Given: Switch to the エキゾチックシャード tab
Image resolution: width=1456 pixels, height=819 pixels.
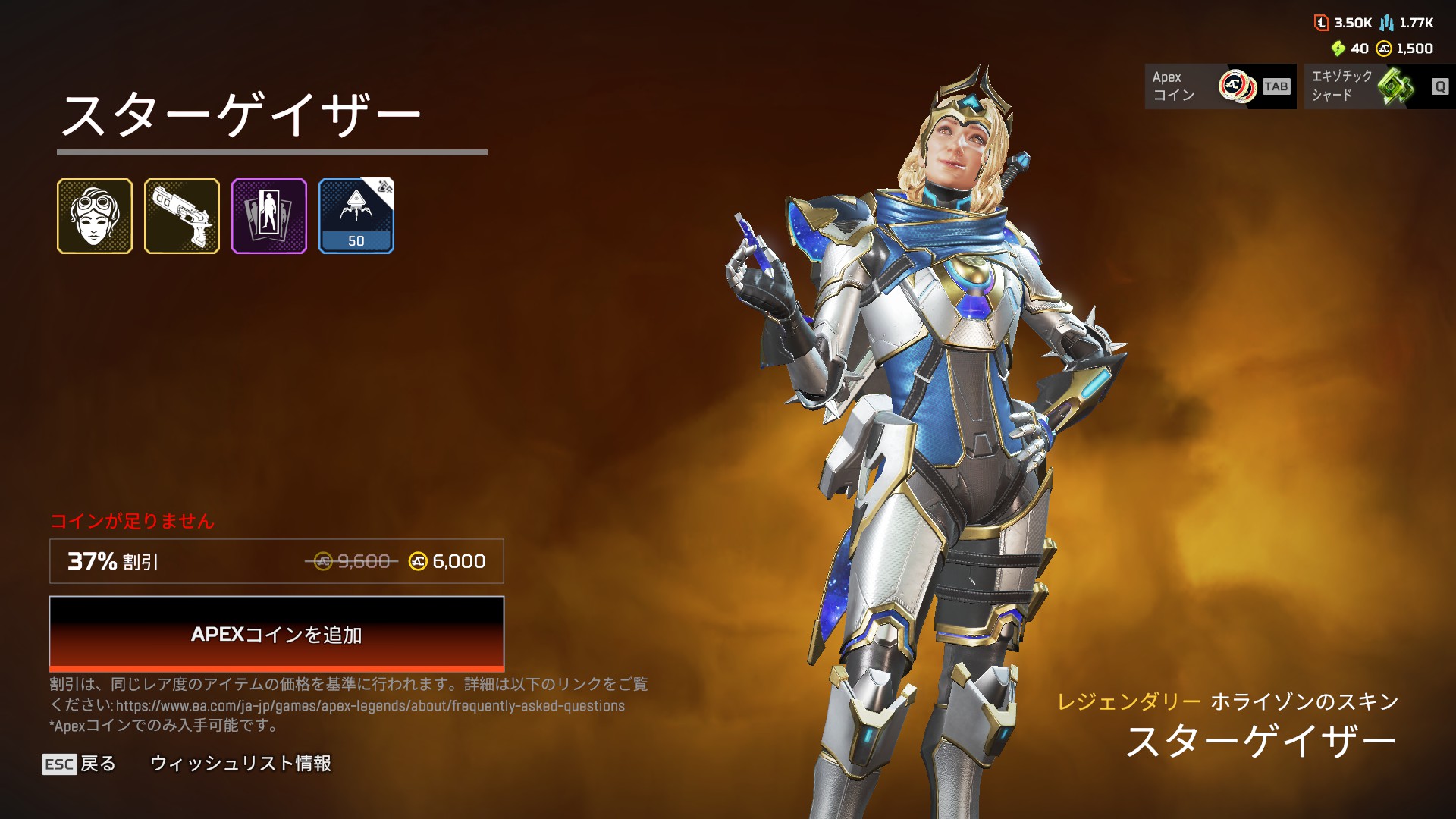Looking at the screenshot, I should tap(1379, 86).
